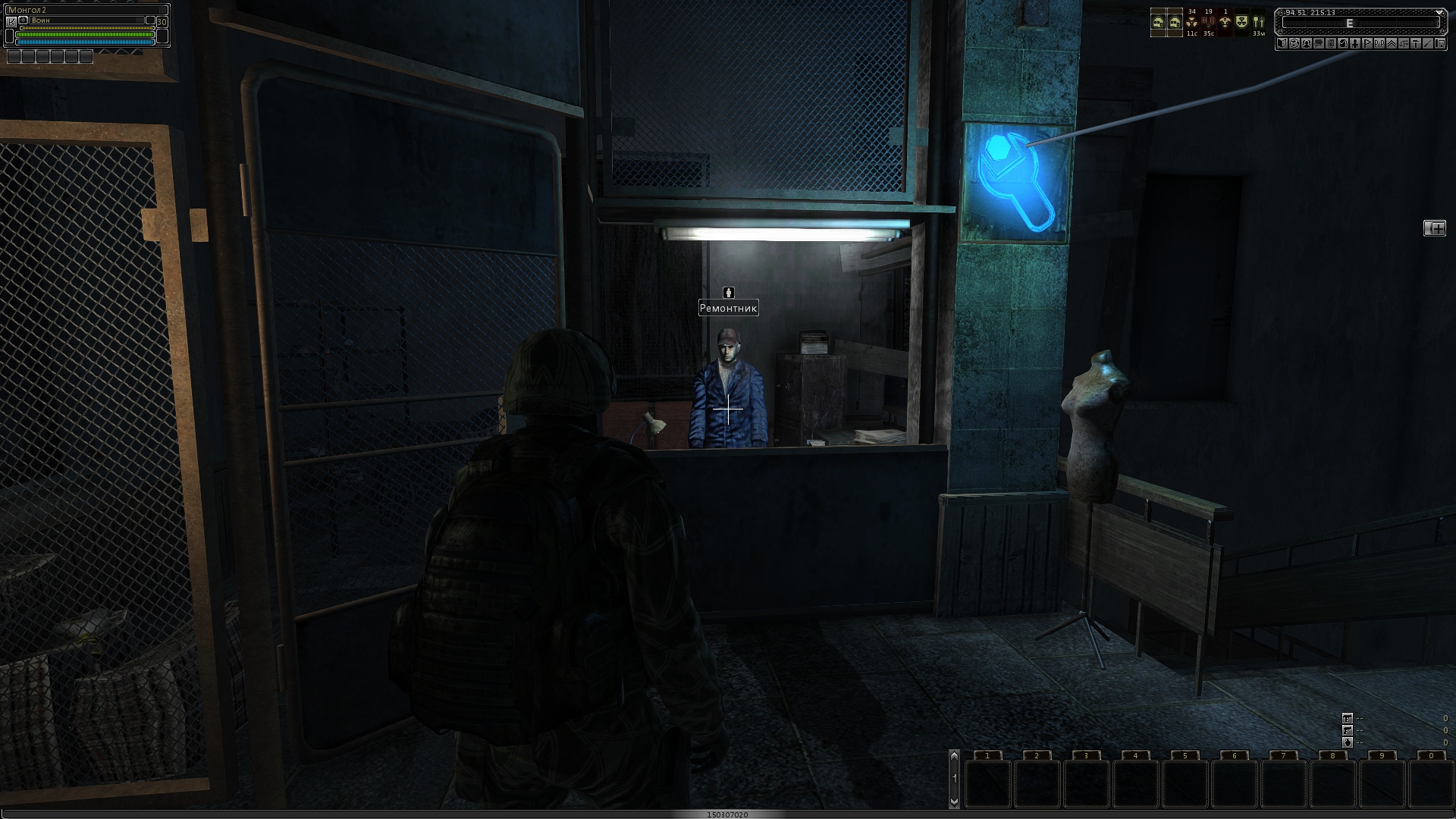This screenshot has height=819, width=1456.
Task: Click the H2O thirst status icon
Action: pos(1208,23)
